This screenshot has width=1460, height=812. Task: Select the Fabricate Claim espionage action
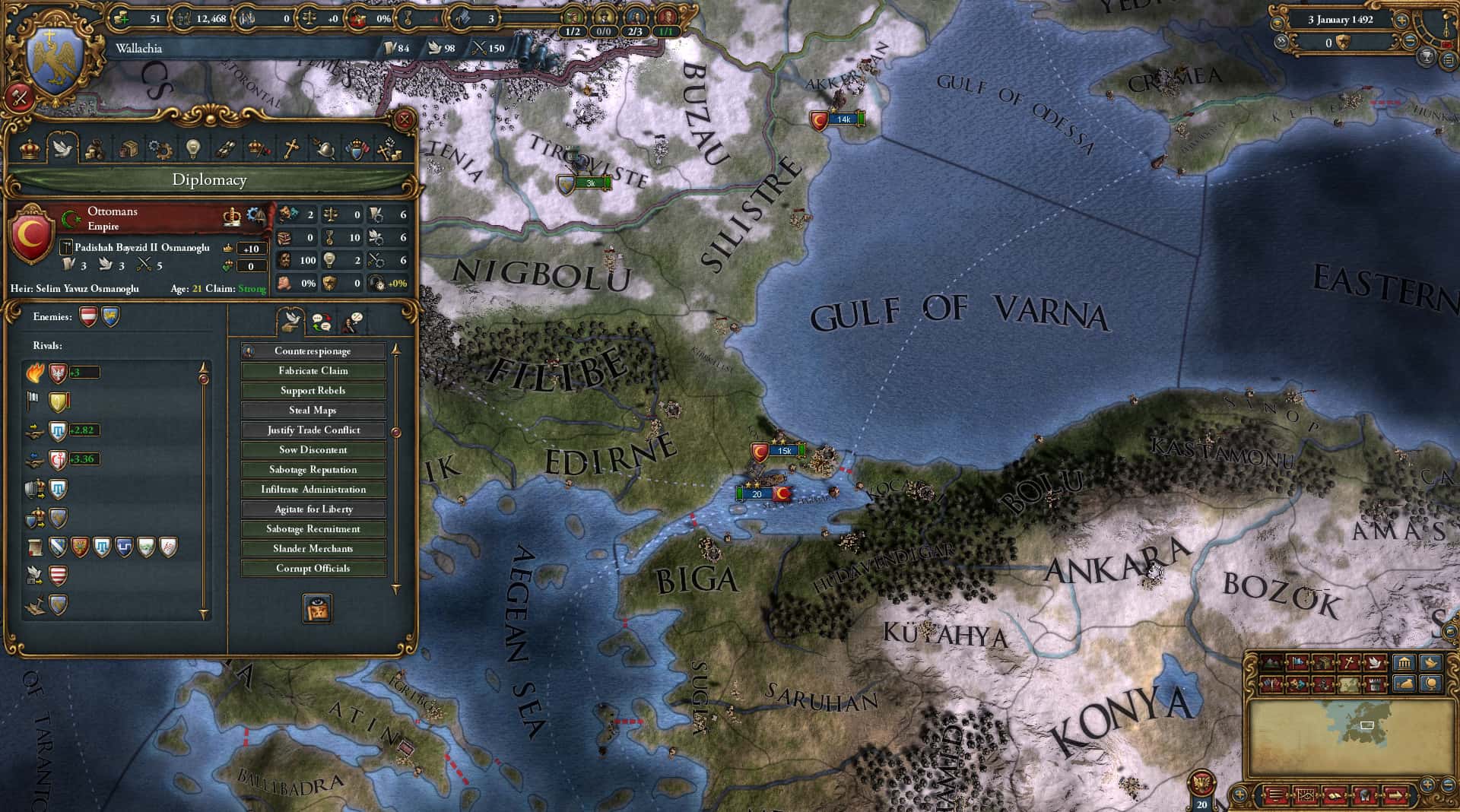(313, 370)
